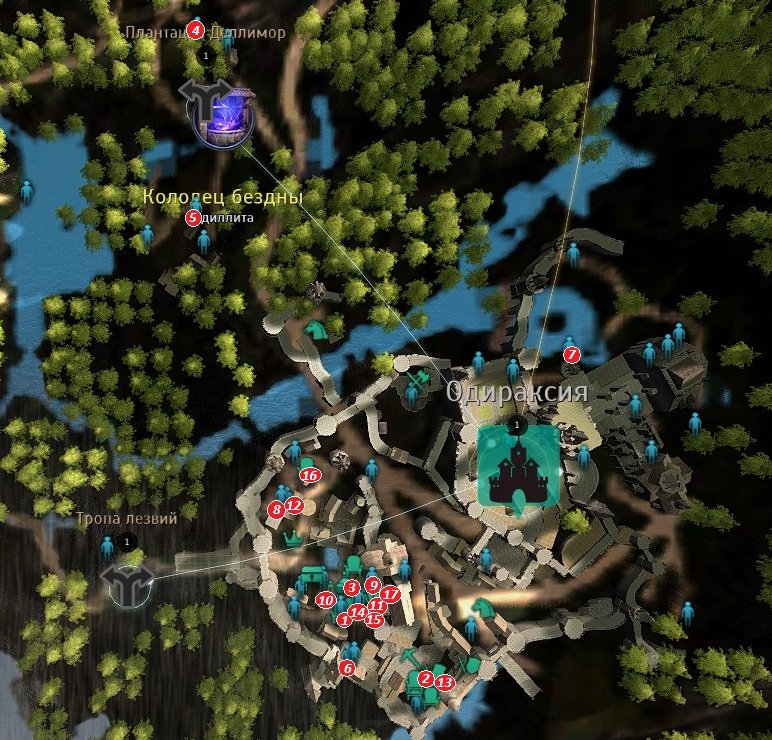
Task: Select red map marker number 5
Action: 193,217
